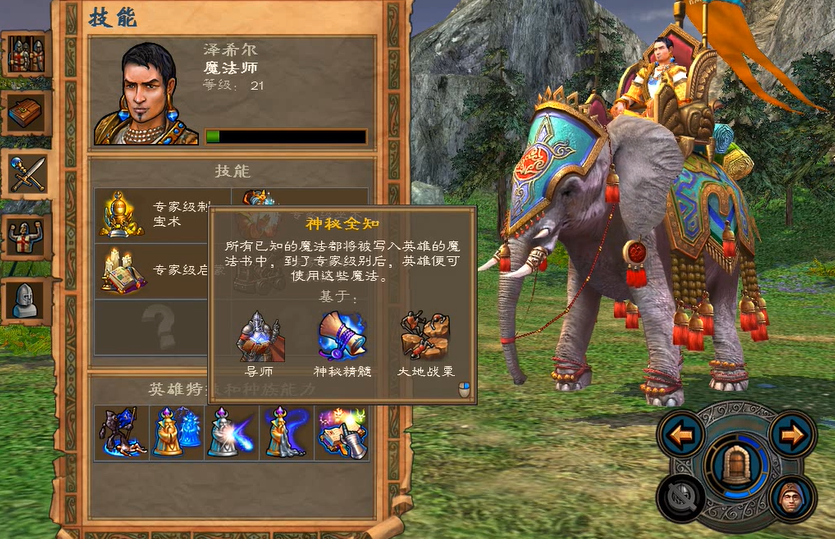
Task: Activate the grey wizard casting comet icon
Action: [x=232, y=432]
